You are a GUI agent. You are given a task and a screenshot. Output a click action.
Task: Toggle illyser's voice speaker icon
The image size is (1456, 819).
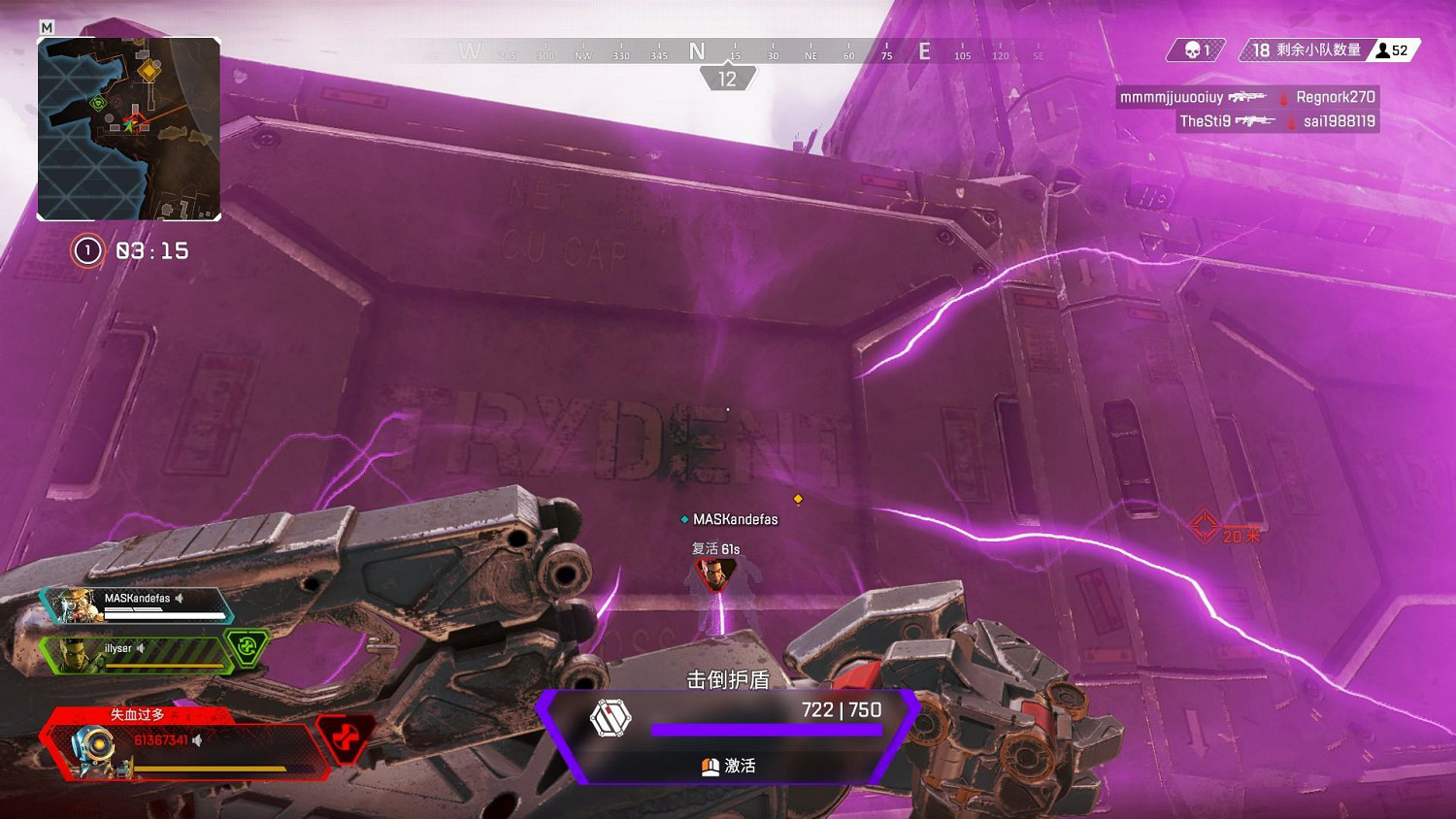[140, 649]
